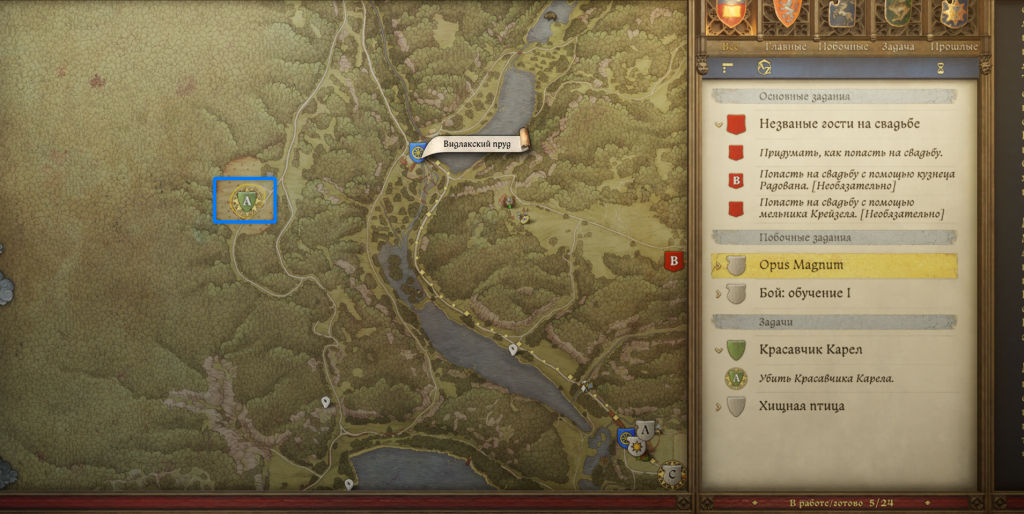Open the Opus Magnum side quest
The height and width of the screenshot is (514, 1024).
point(800,265)
